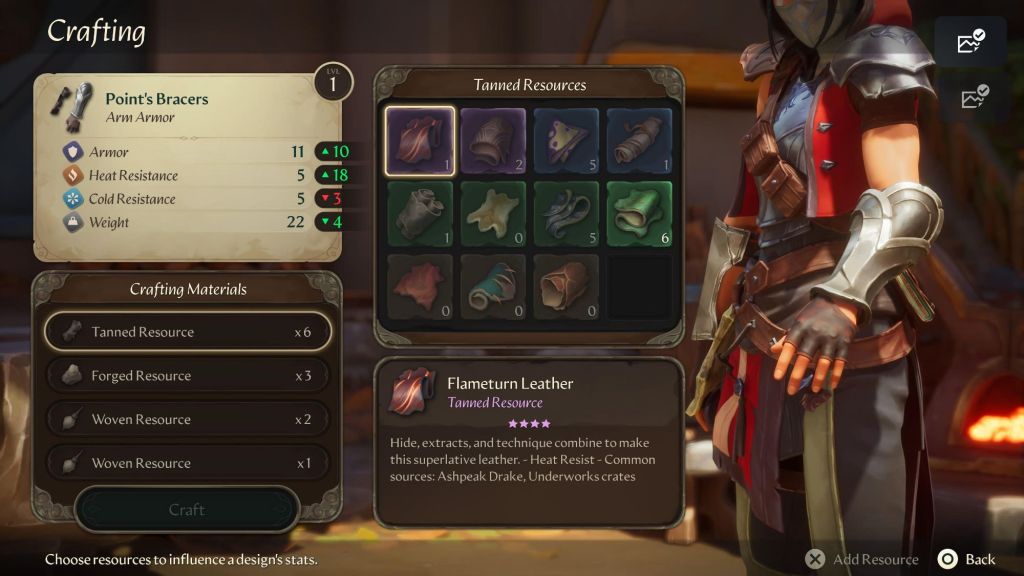Select the Flameturn Leather slot
Image resolution: width=1024 pixels, height=576 pixels.
(x=419, y=141)
